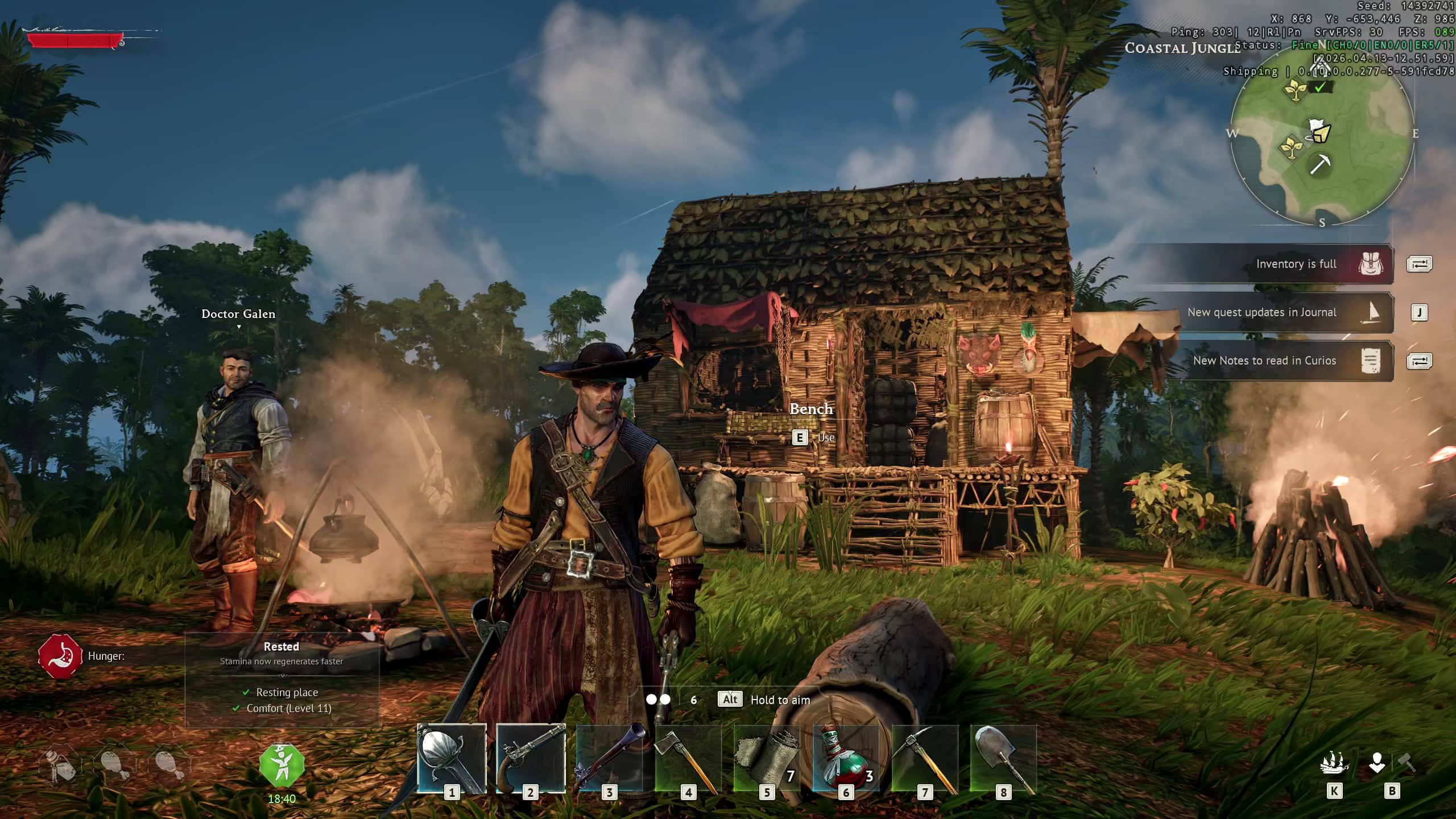Equip the flintlock pistol hotbar slot

(531, 759)
